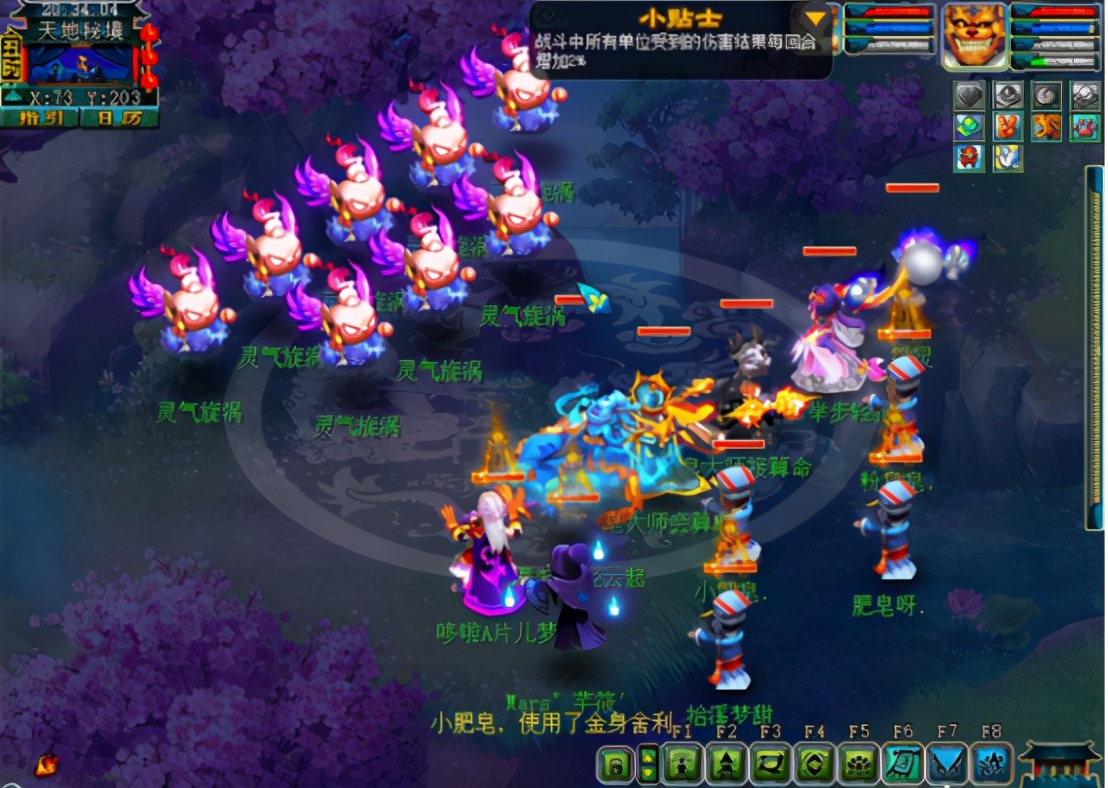Screen dimensions: 1108x788
Task: Click the F4 hotkey skill slot
Action: click(815, 765)
